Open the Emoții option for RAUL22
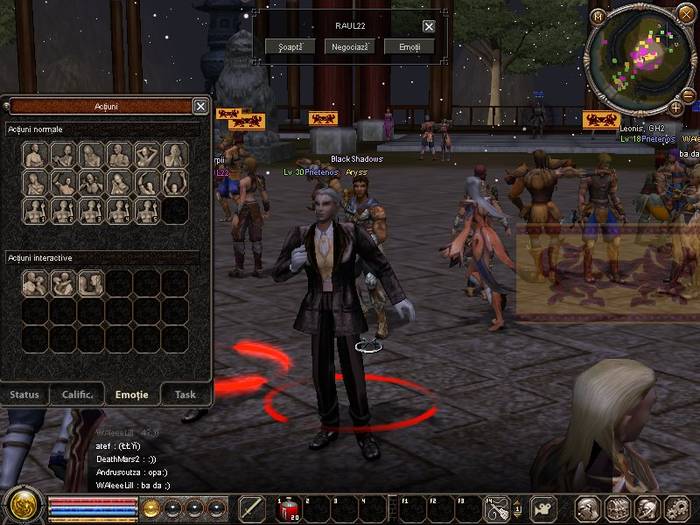This screenshot has height=525, width=700. 409,47
